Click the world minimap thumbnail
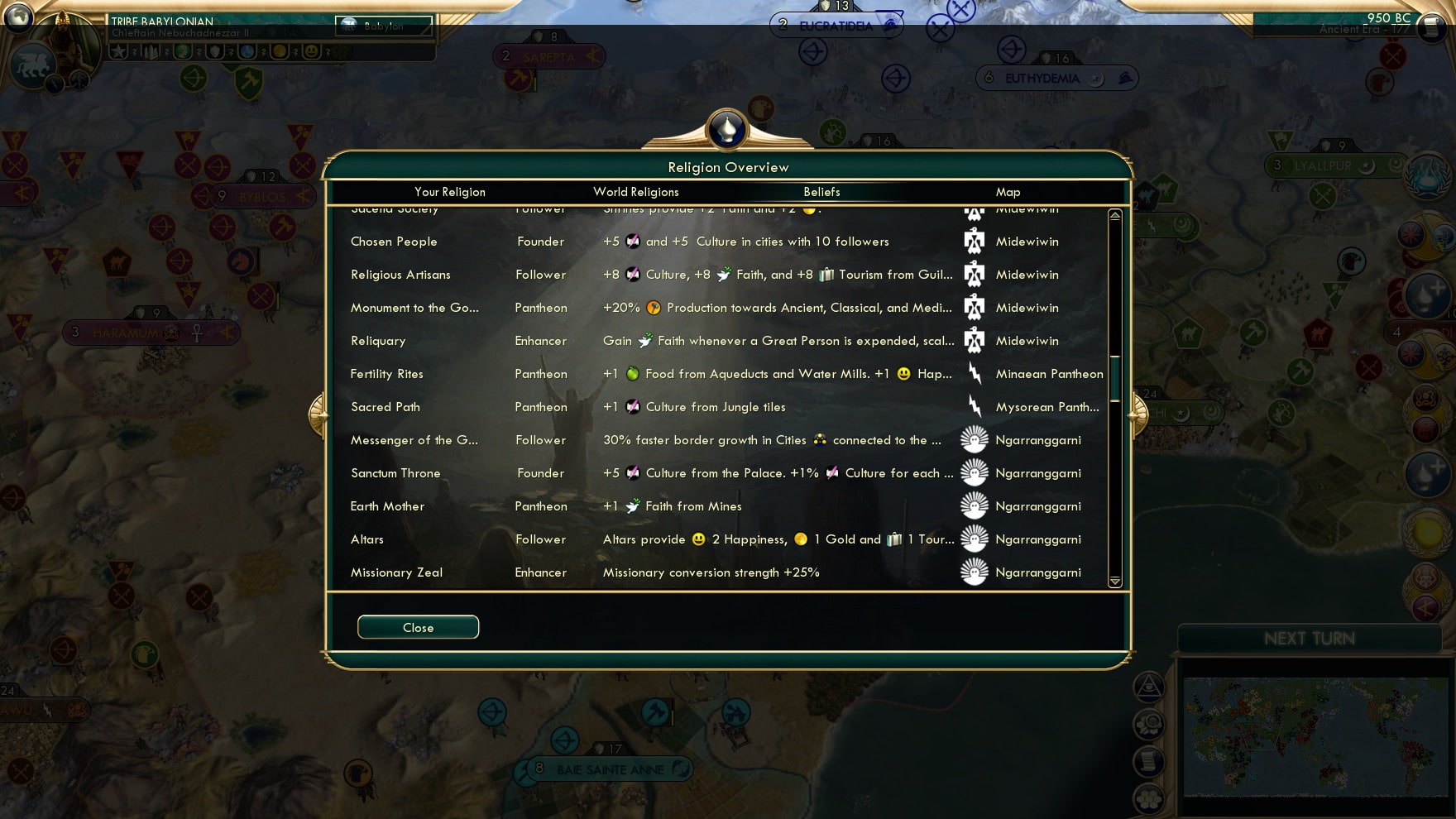Screen dimensions: 1456x819 point(1317,736)
